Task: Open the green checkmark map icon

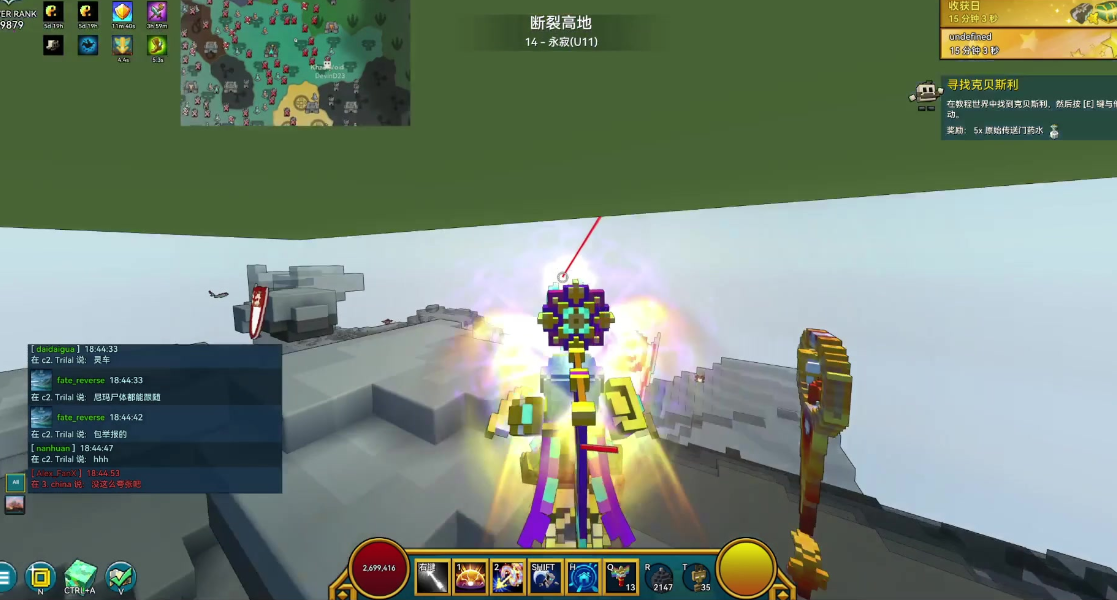Action: (x=120, y=577)
